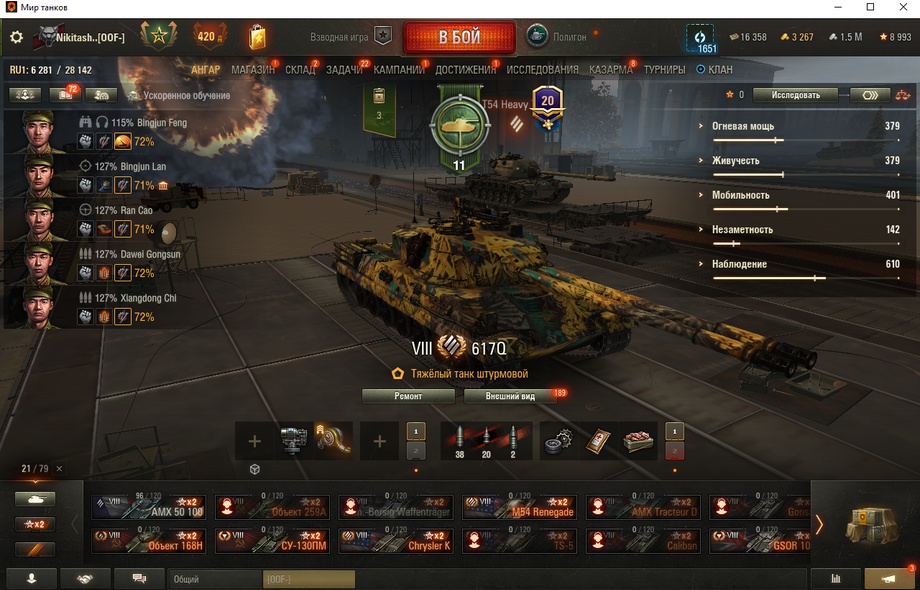Screen dimensions: 920x590
Task: Click the Общий chat channel field
Action: coord(214,579)
